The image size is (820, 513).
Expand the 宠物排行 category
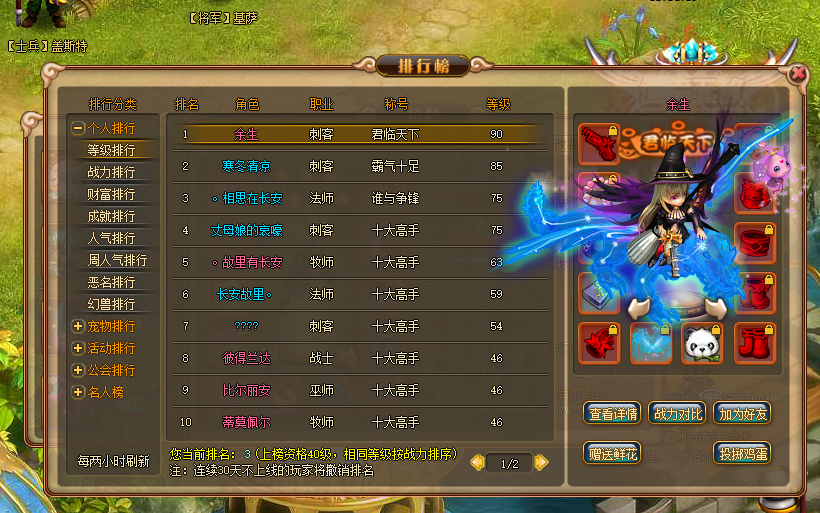[x=78, y=326]
